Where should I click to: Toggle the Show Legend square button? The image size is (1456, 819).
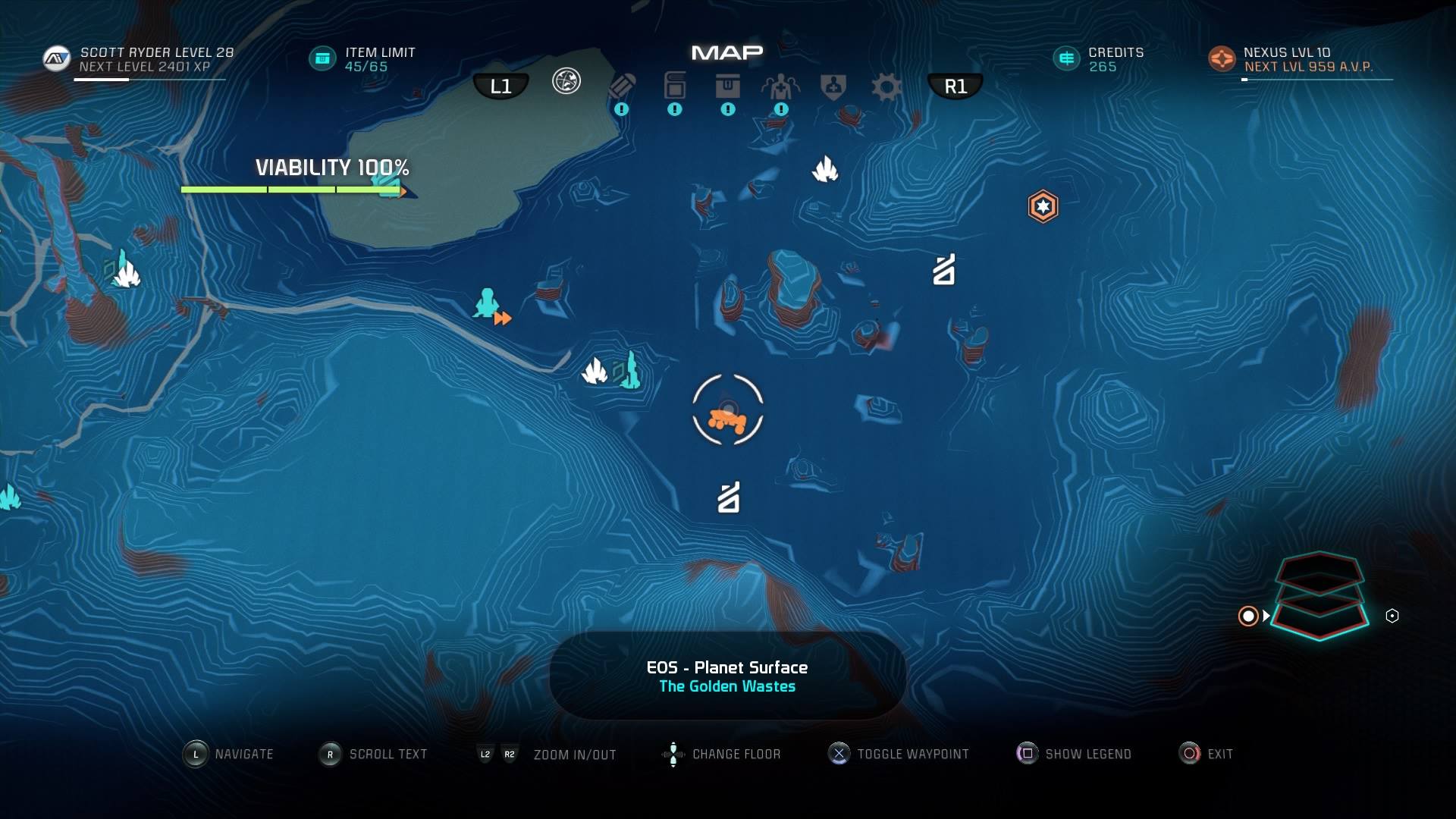(1027, 754)
